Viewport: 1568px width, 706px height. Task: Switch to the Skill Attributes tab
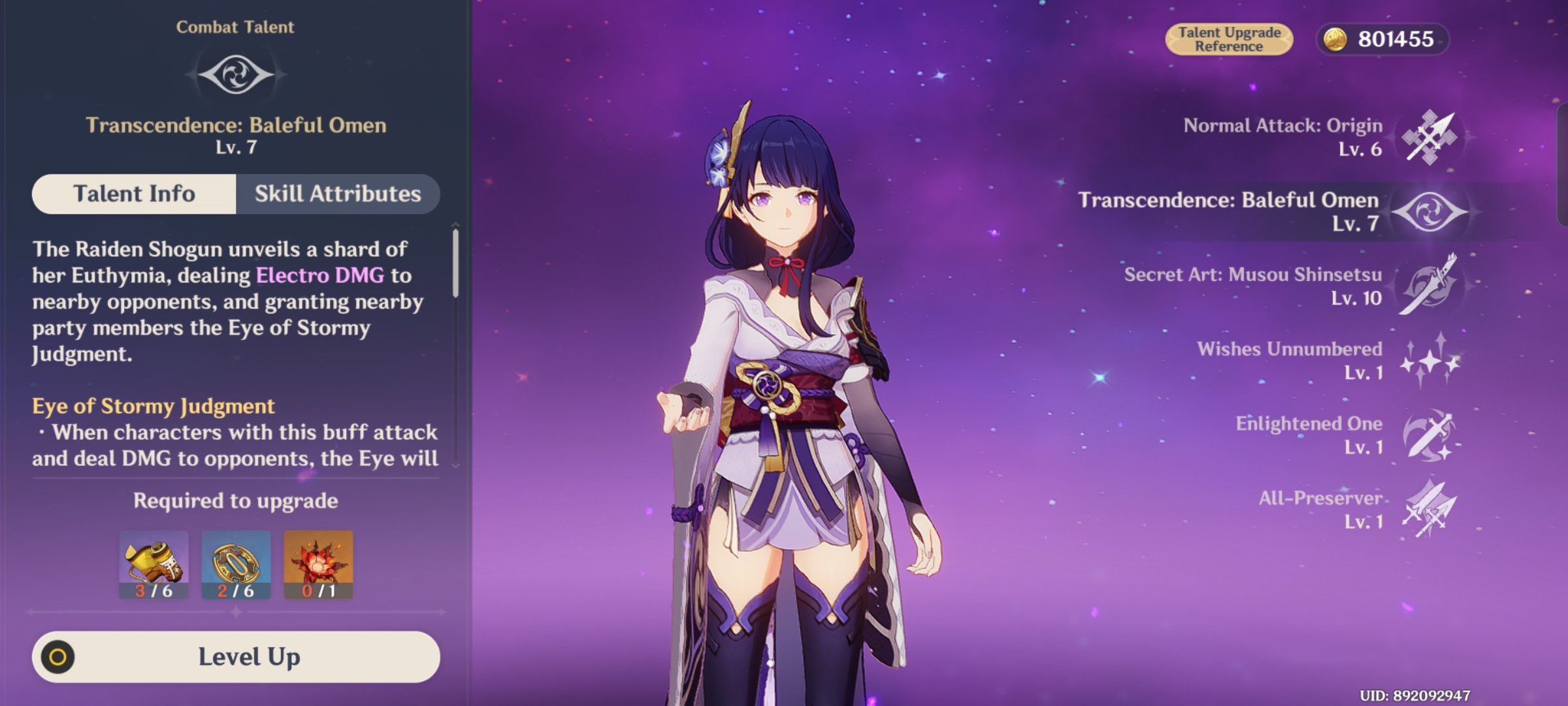pos(338,193)
